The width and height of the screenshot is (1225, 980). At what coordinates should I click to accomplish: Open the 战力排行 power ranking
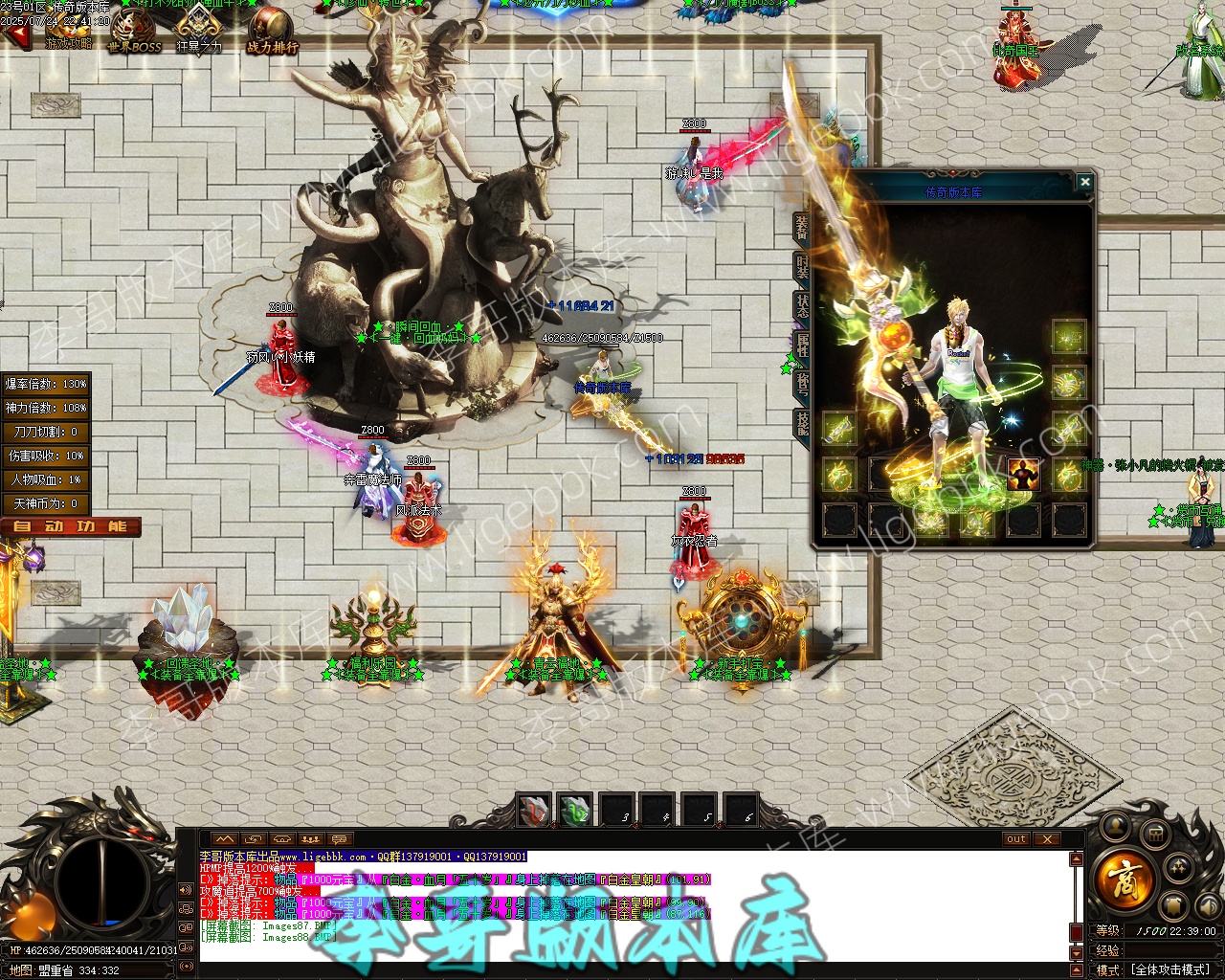point(272,32)
